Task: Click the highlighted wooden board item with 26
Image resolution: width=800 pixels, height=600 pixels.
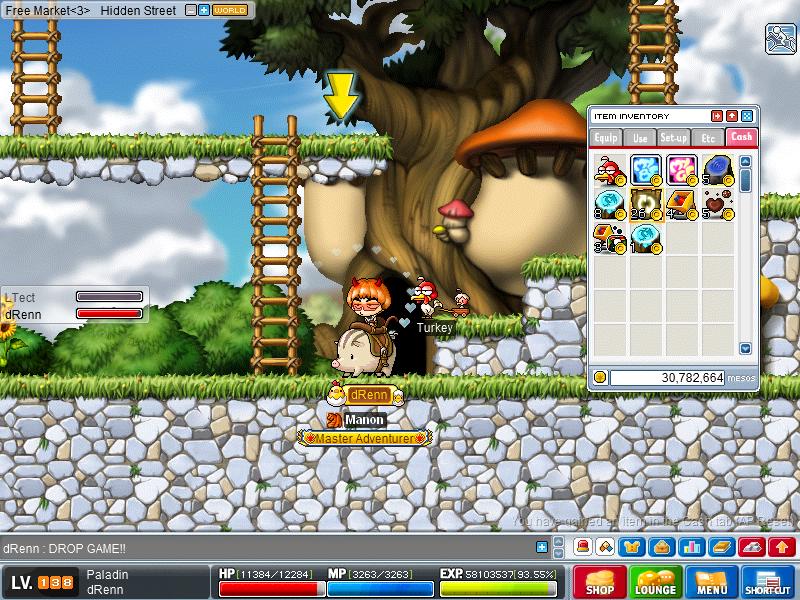Action: pyautogui.click(x=645, y=204)
